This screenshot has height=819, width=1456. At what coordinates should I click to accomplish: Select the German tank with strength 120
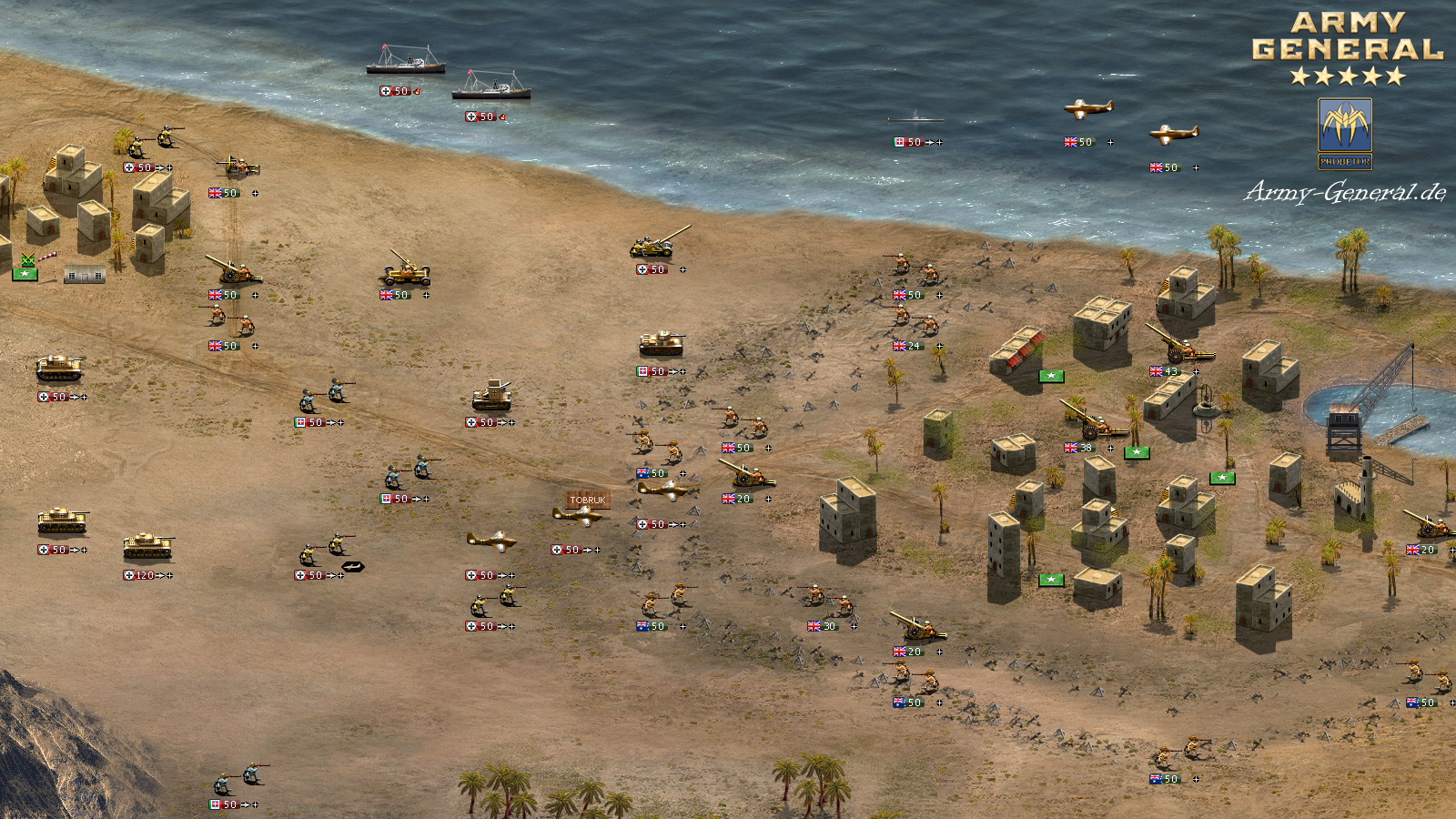point(147,547)
